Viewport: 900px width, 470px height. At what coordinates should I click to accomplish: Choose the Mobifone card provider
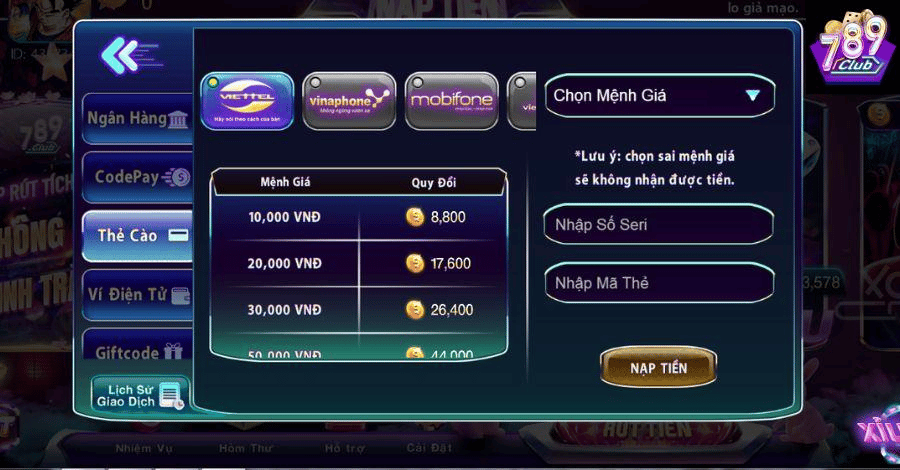pos(451,100)
